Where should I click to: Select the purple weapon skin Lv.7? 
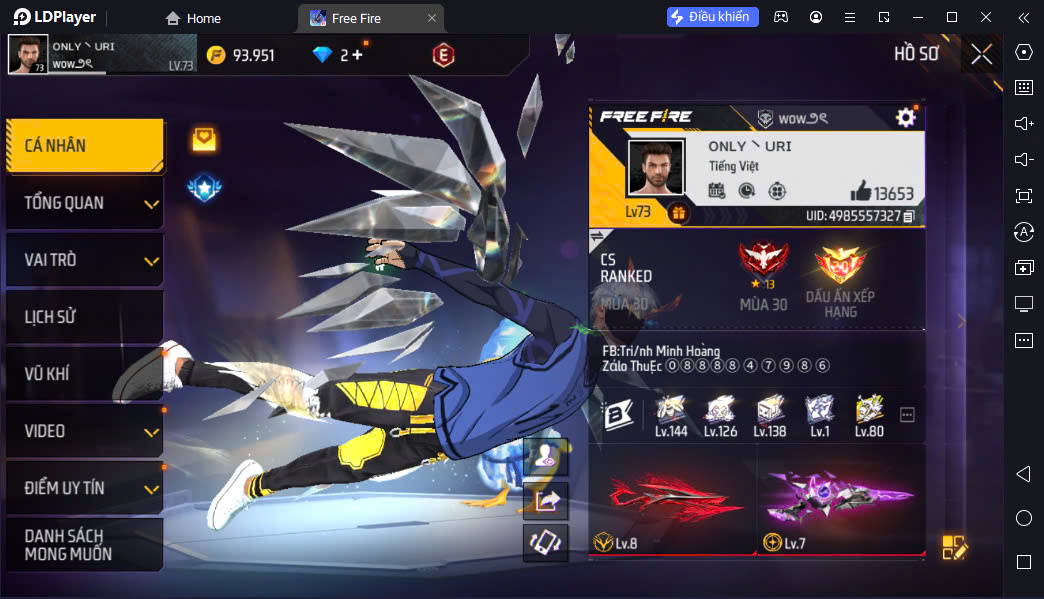click(x=840, y=500)
